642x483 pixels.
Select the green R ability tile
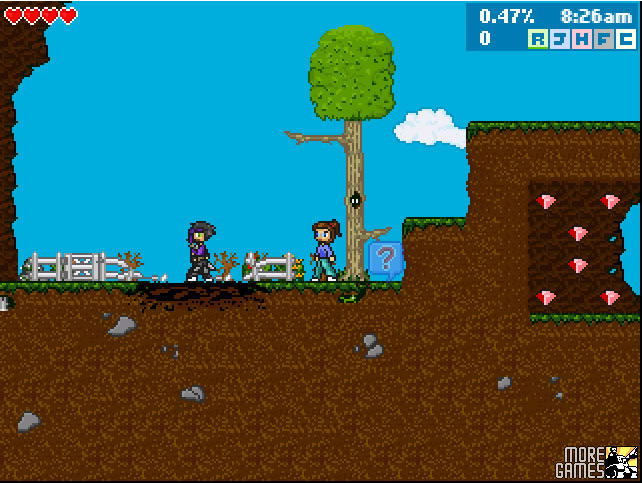coord(538,39)
